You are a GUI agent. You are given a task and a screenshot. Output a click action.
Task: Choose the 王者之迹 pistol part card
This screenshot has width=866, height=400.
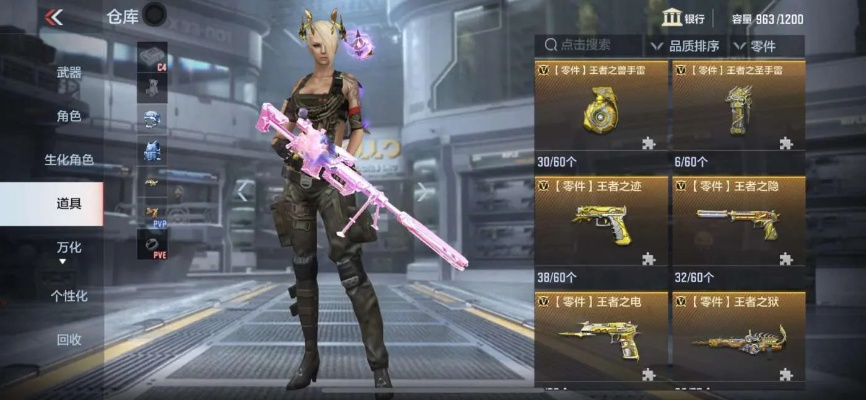point(600,224)
